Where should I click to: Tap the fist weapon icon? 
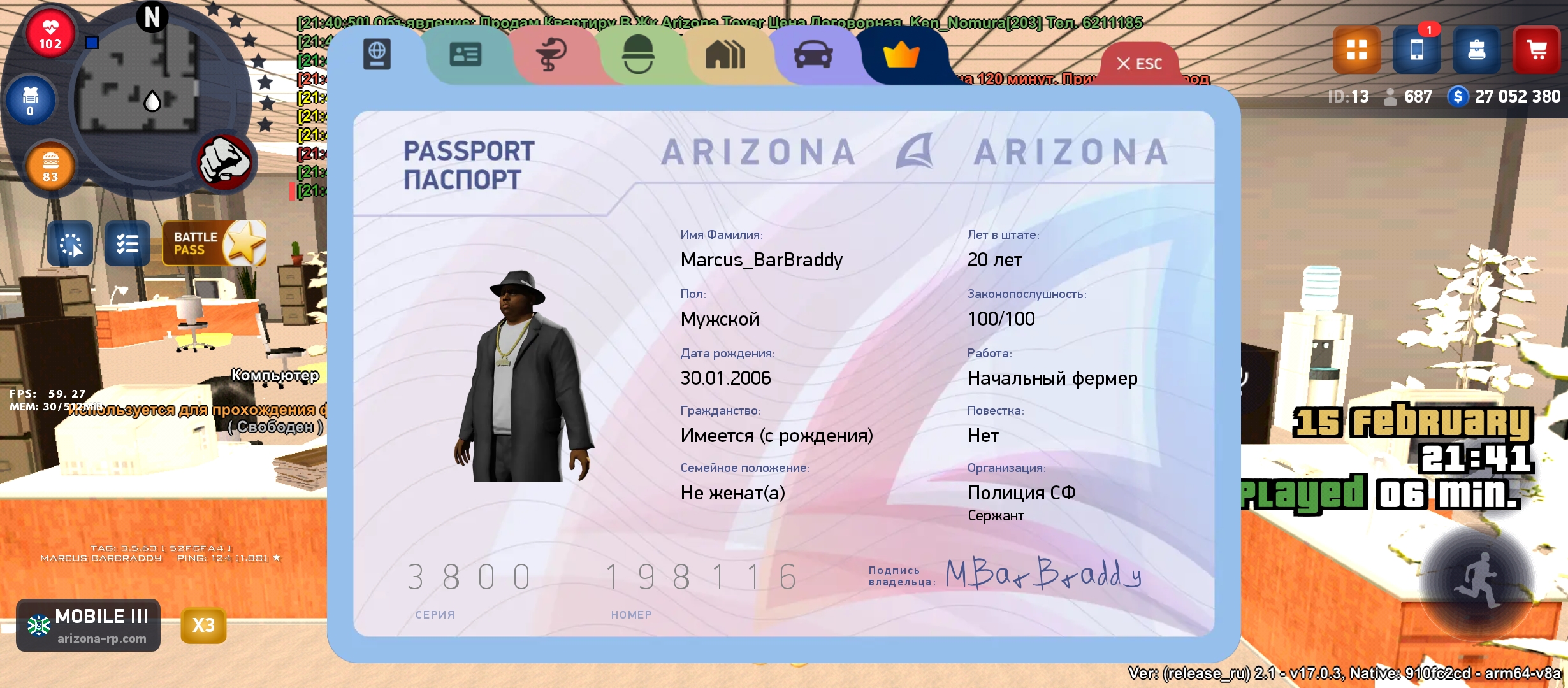(x=224, y=162)
